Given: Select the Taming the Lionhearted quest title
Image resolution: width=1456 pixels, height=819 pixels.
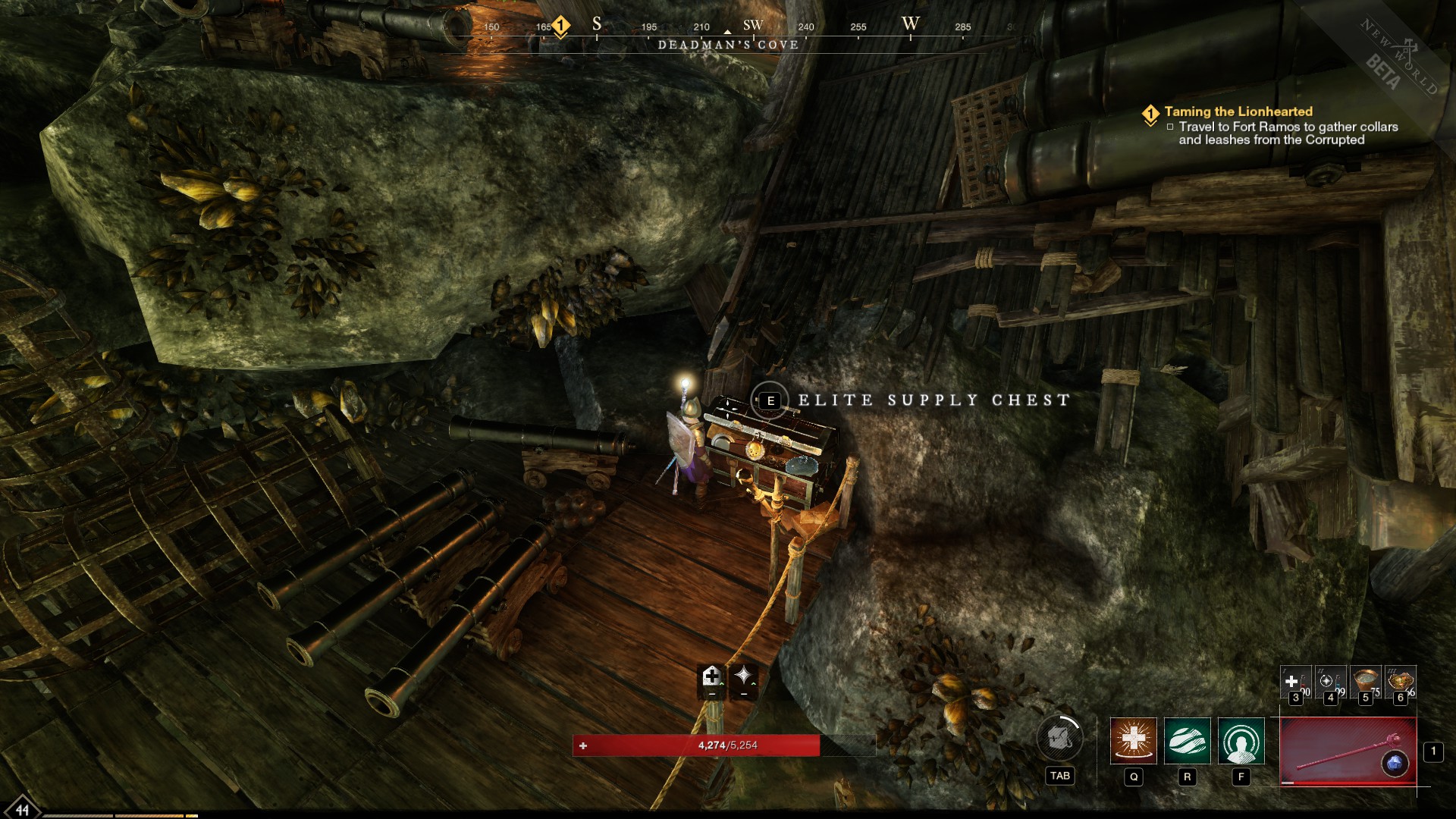Looking at the screenshot, I should click(1237, 111).
